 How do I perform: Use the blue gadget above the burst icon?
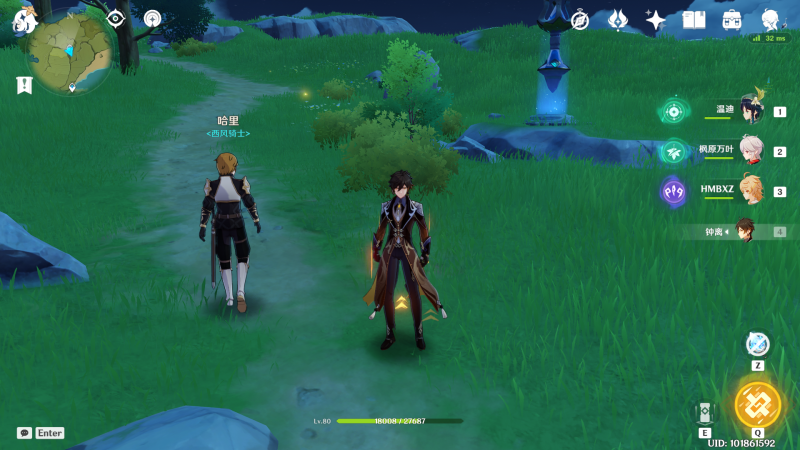758,344
